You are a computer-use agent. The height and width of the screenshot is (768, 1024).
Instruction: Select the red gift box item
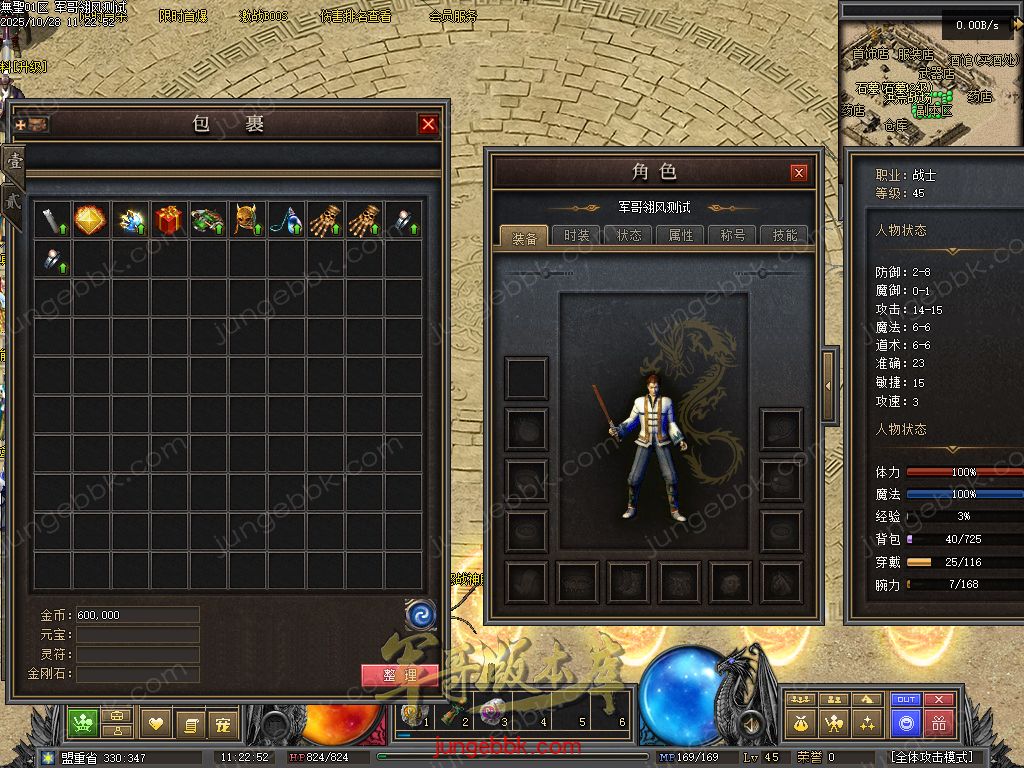pos(168,220)
